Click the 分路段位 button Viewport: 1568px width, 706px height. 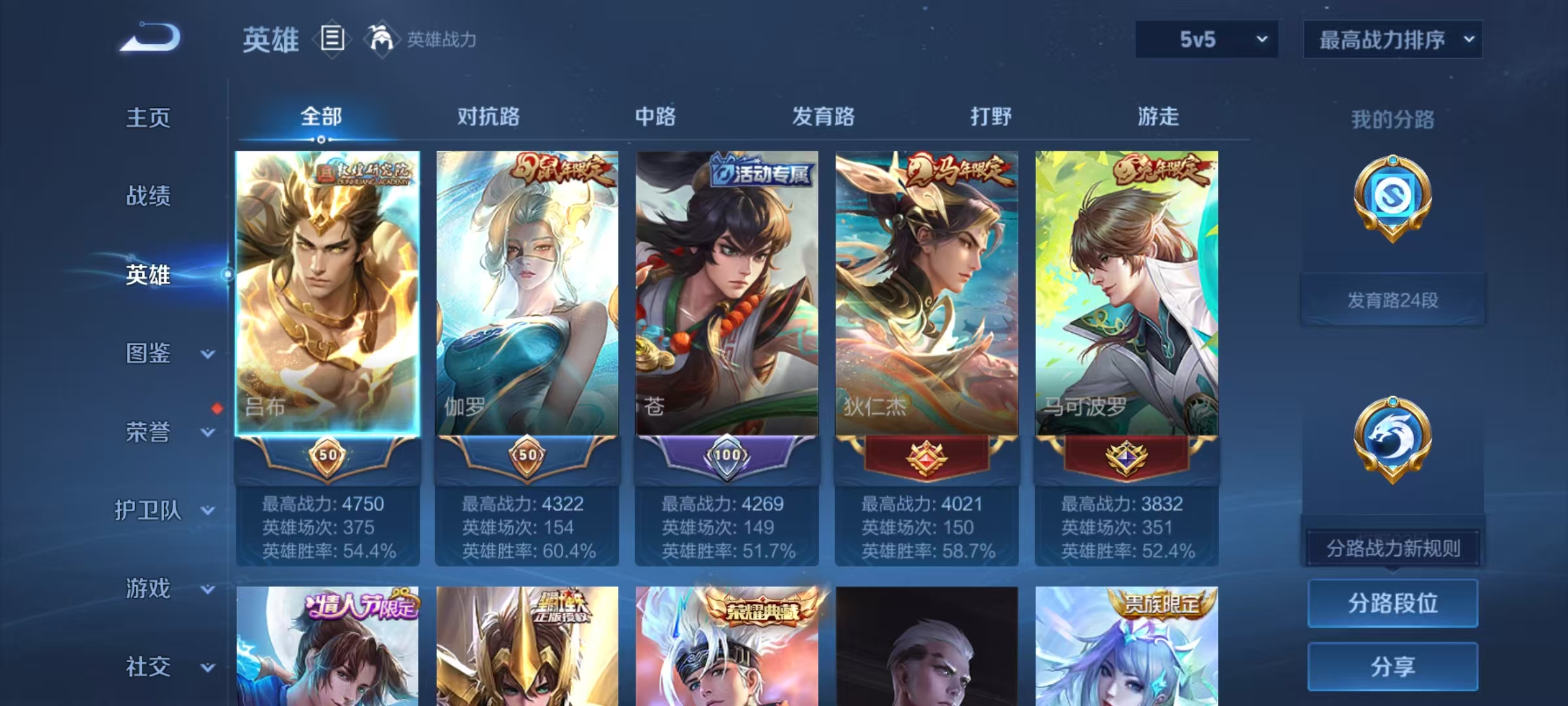(x=1392, y=603)
